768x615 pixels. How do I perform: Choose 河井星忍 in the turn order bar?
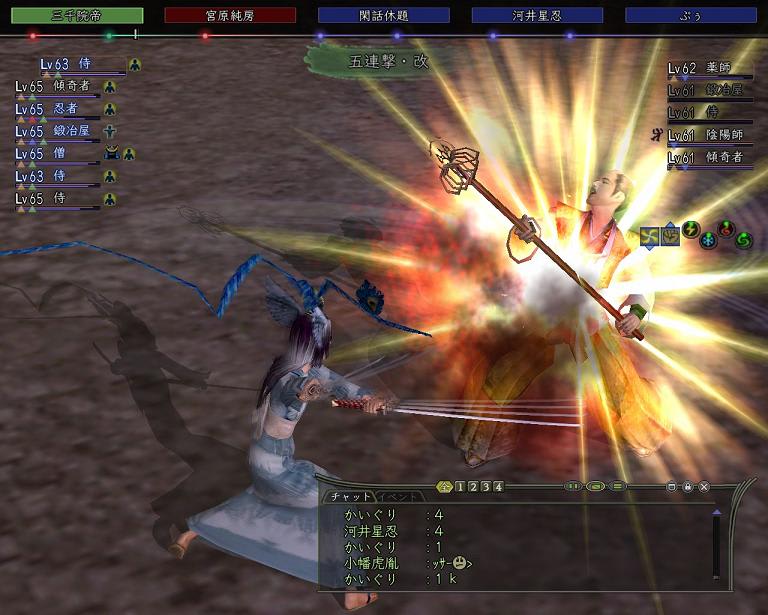tap(537, 15)
